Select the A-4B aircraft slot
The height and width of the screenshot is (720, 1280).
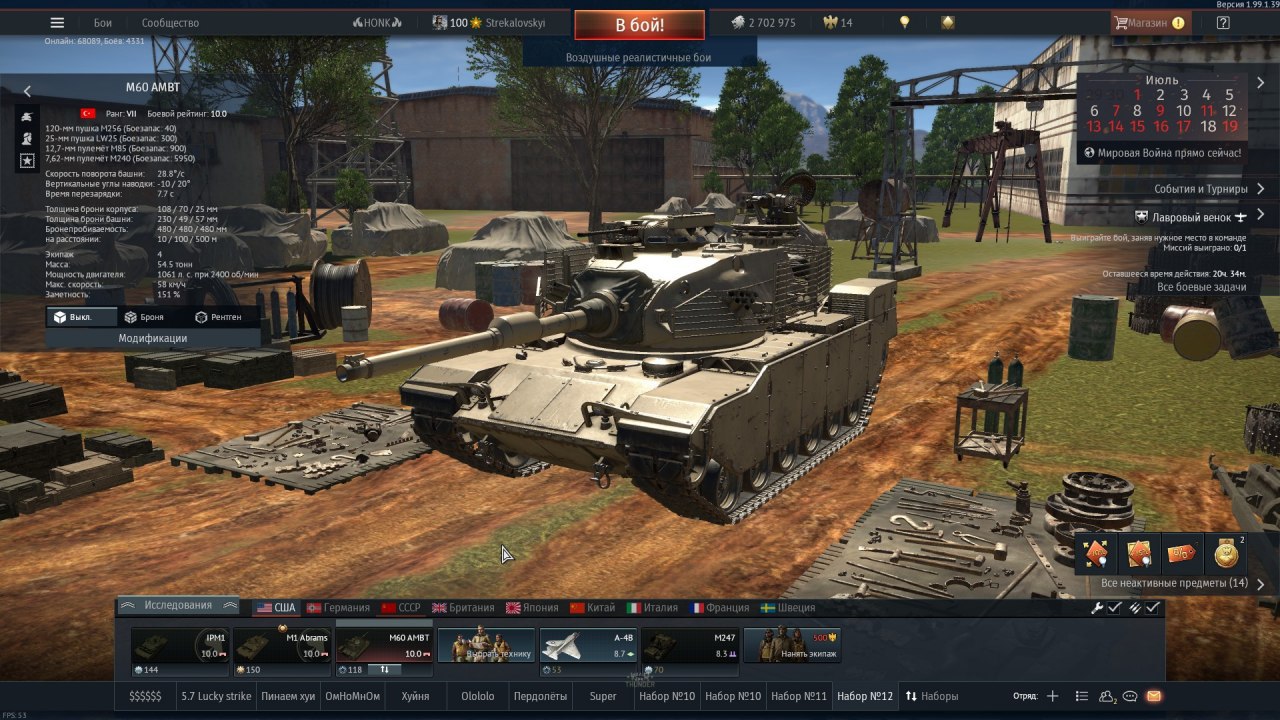tap(588, 646)
